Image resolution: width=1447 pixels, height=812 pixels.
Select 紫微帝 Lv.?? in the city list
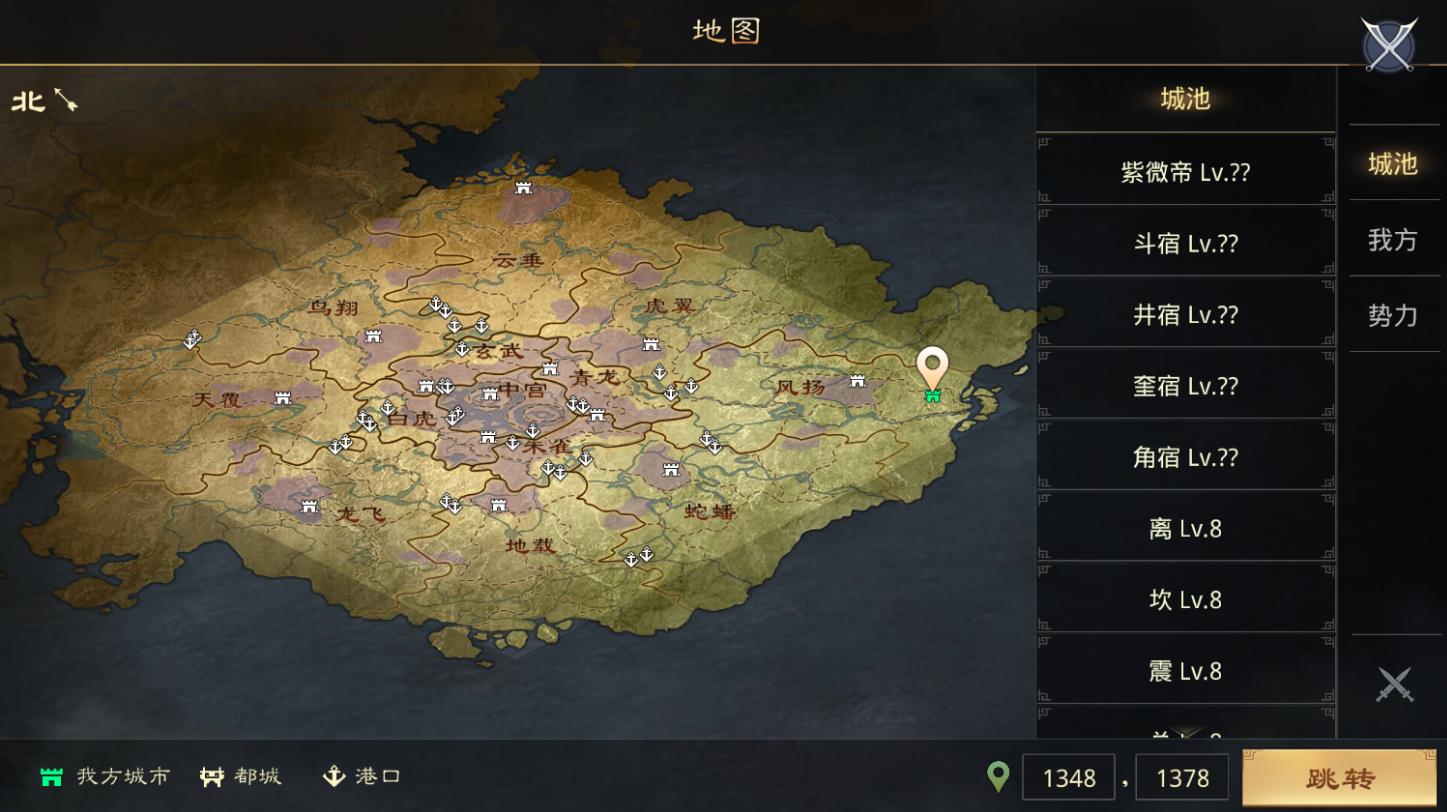coord(1185,170)
